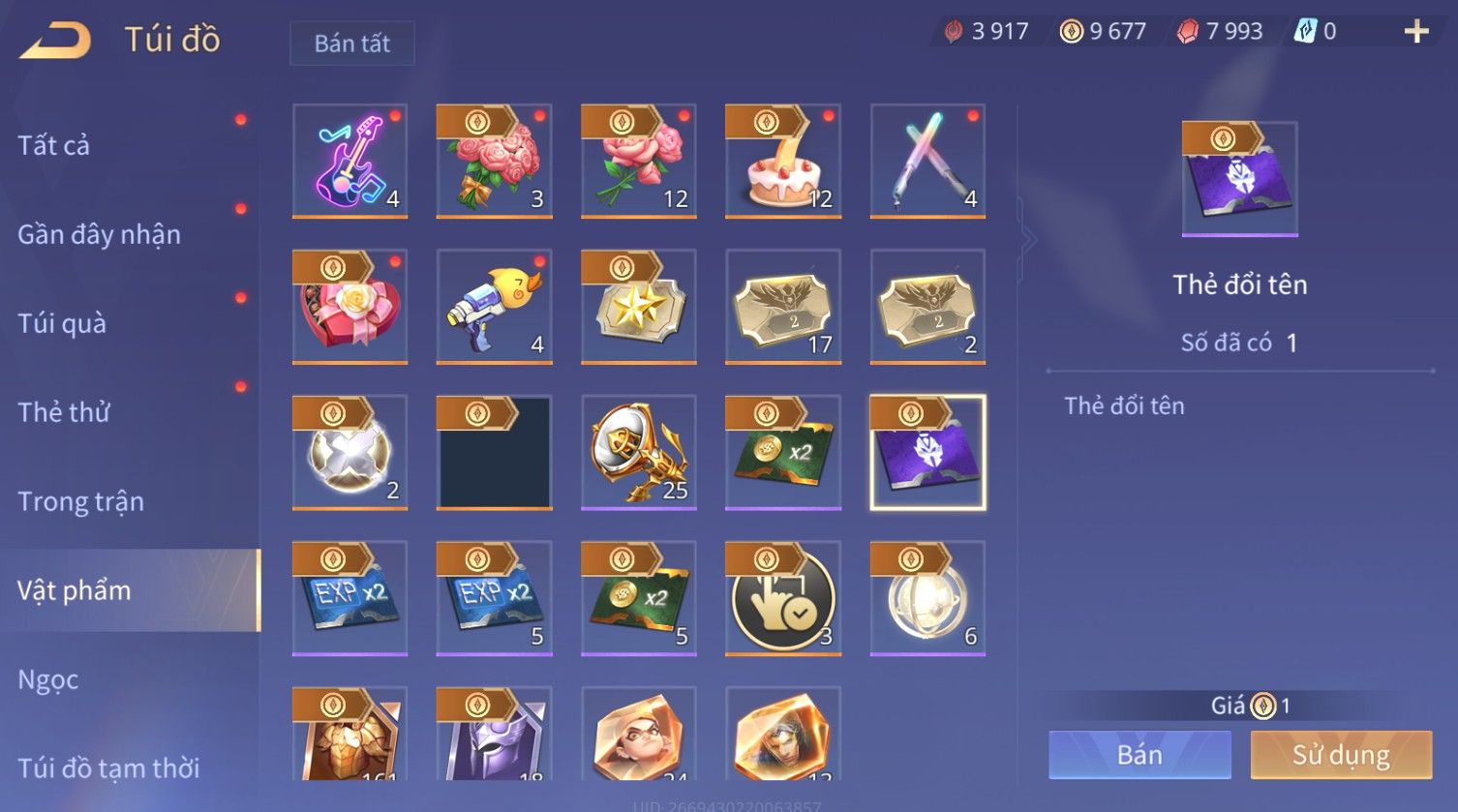Screen dimensions: 1458x812
Task: Open the Gần đây nhận tab
Action: [99, 234]
